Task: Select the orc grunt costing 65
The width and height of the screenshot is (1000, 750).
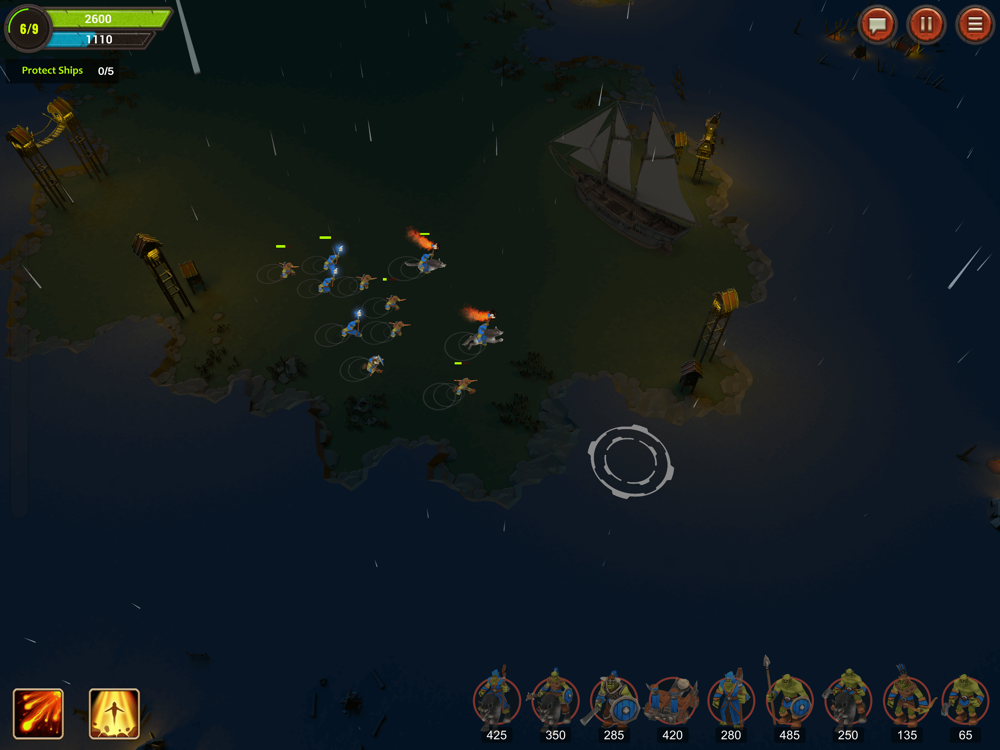Action: pyautogui.click(x=965, y=701)
